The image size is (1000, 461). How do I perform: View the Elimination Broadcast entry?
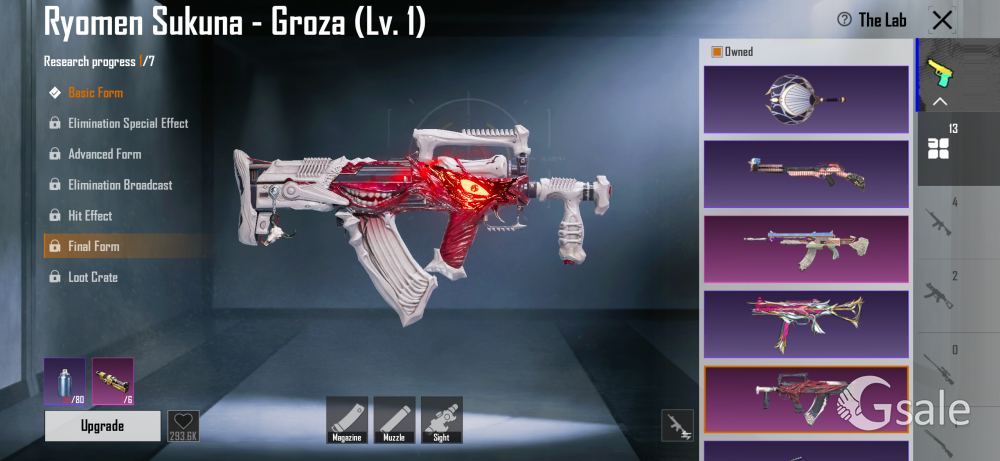coord(119,185)
